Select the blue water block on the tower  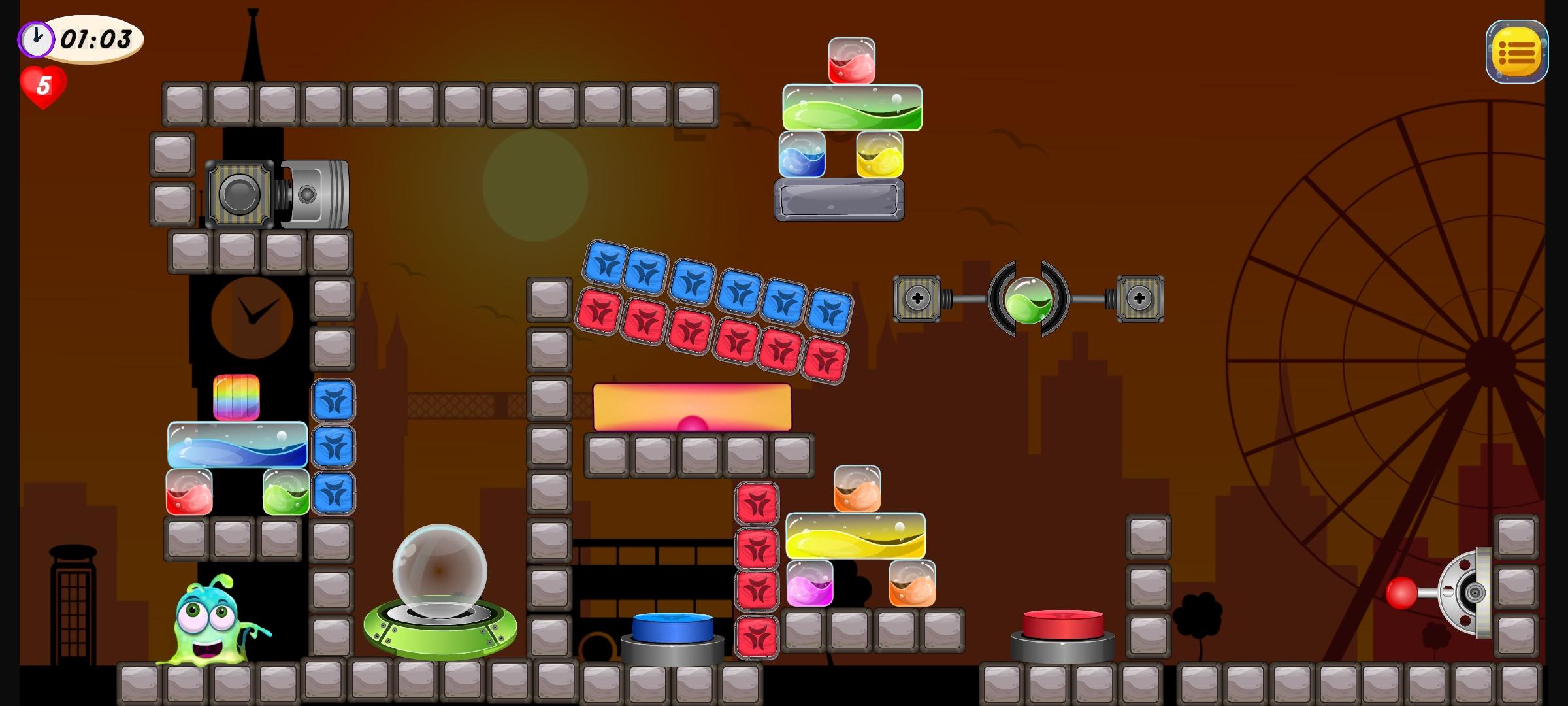tap(237, 445)
